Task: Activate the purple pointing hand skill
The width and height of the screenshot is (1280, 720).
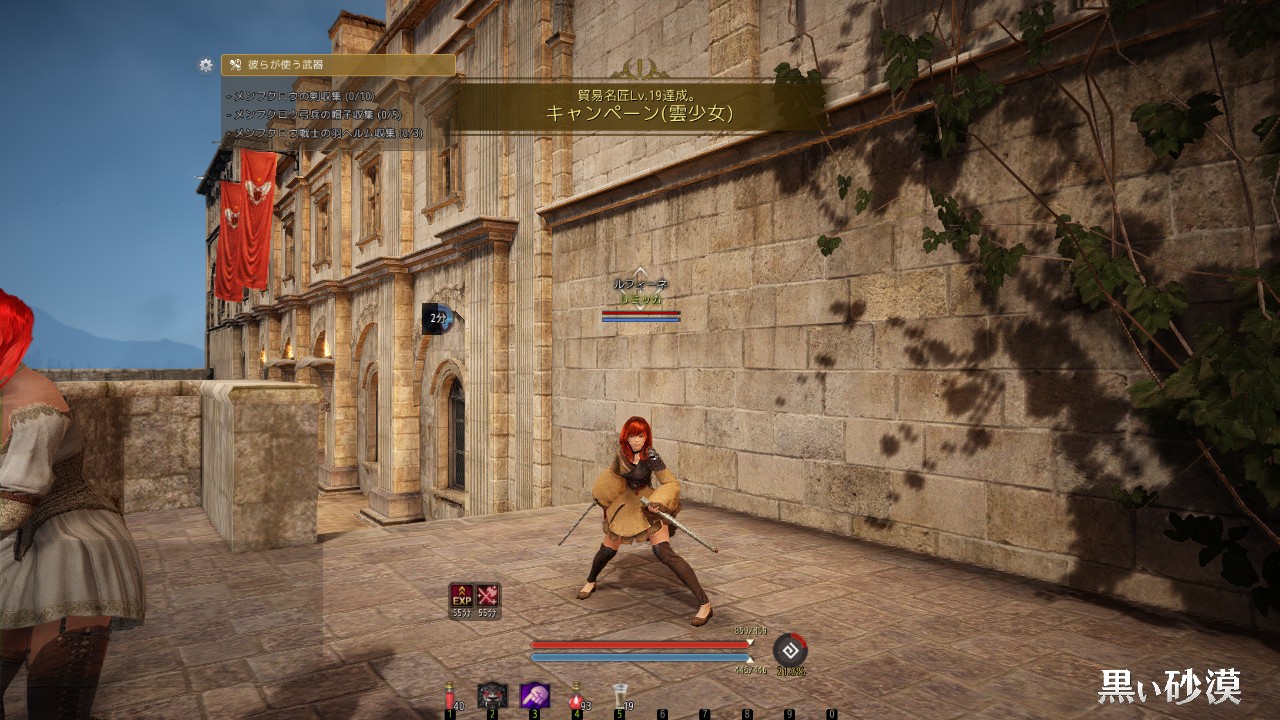Action: point(534,695)
